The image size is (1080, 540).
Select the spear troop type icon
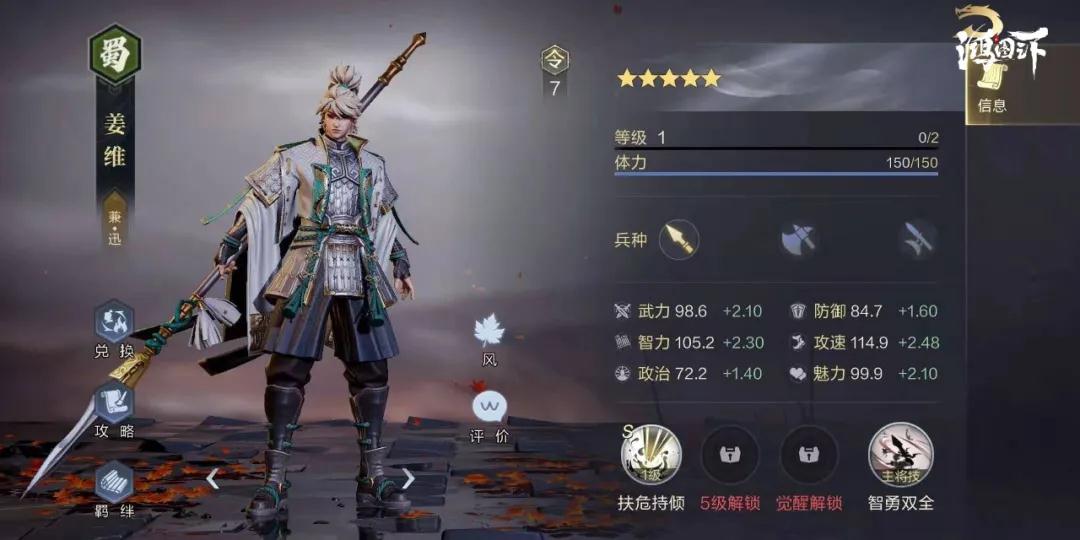pos(679,239)
